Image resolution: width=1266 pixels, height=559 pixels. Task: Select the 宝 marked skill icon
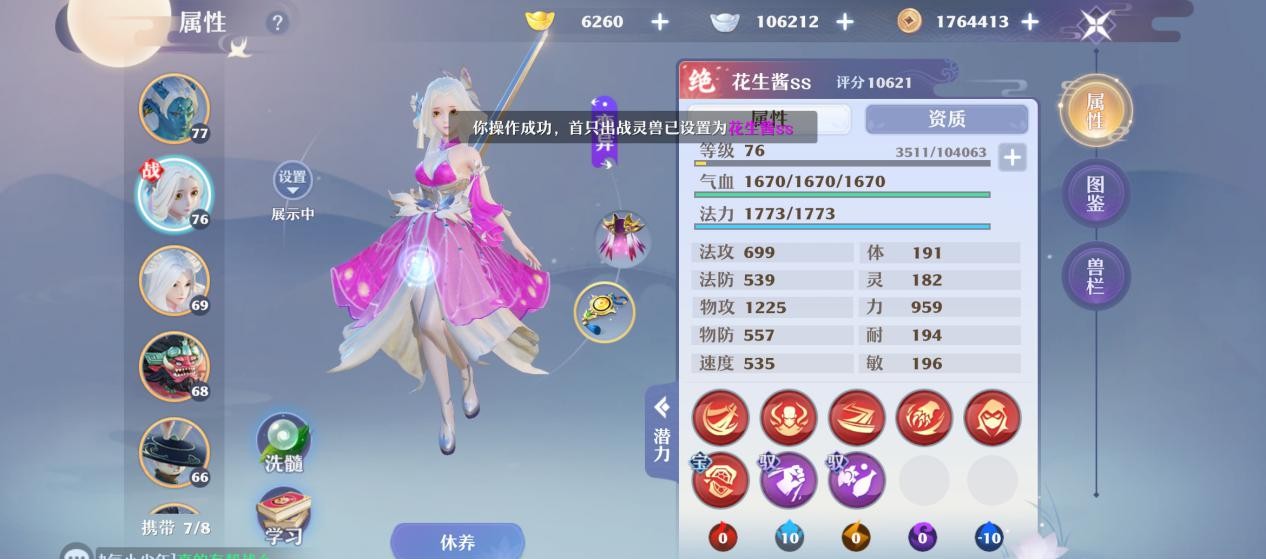(720, 481)
